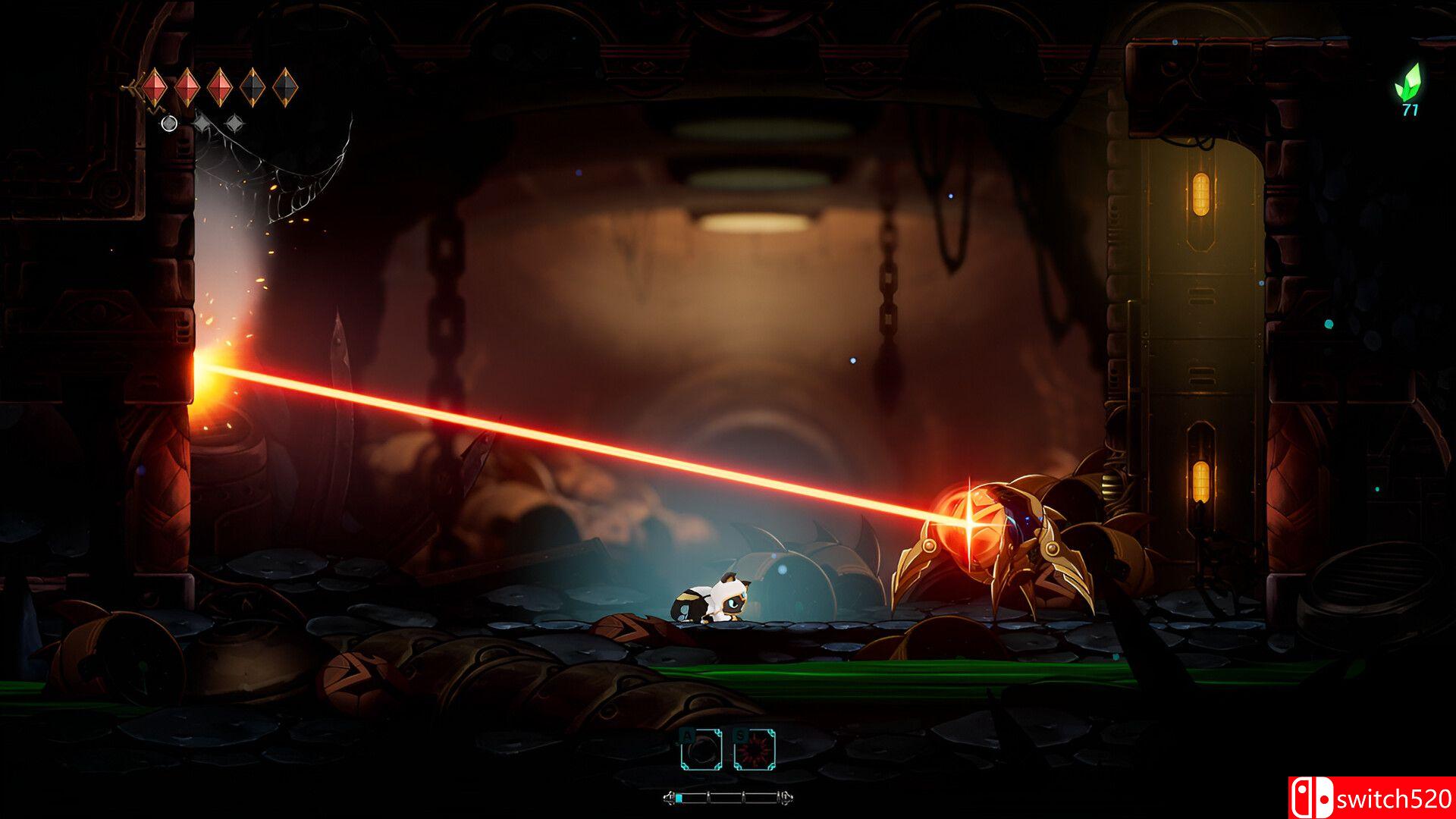1456x819 pixels.
Task: Click the small grey star pip under the health bar
Action: 201,123
